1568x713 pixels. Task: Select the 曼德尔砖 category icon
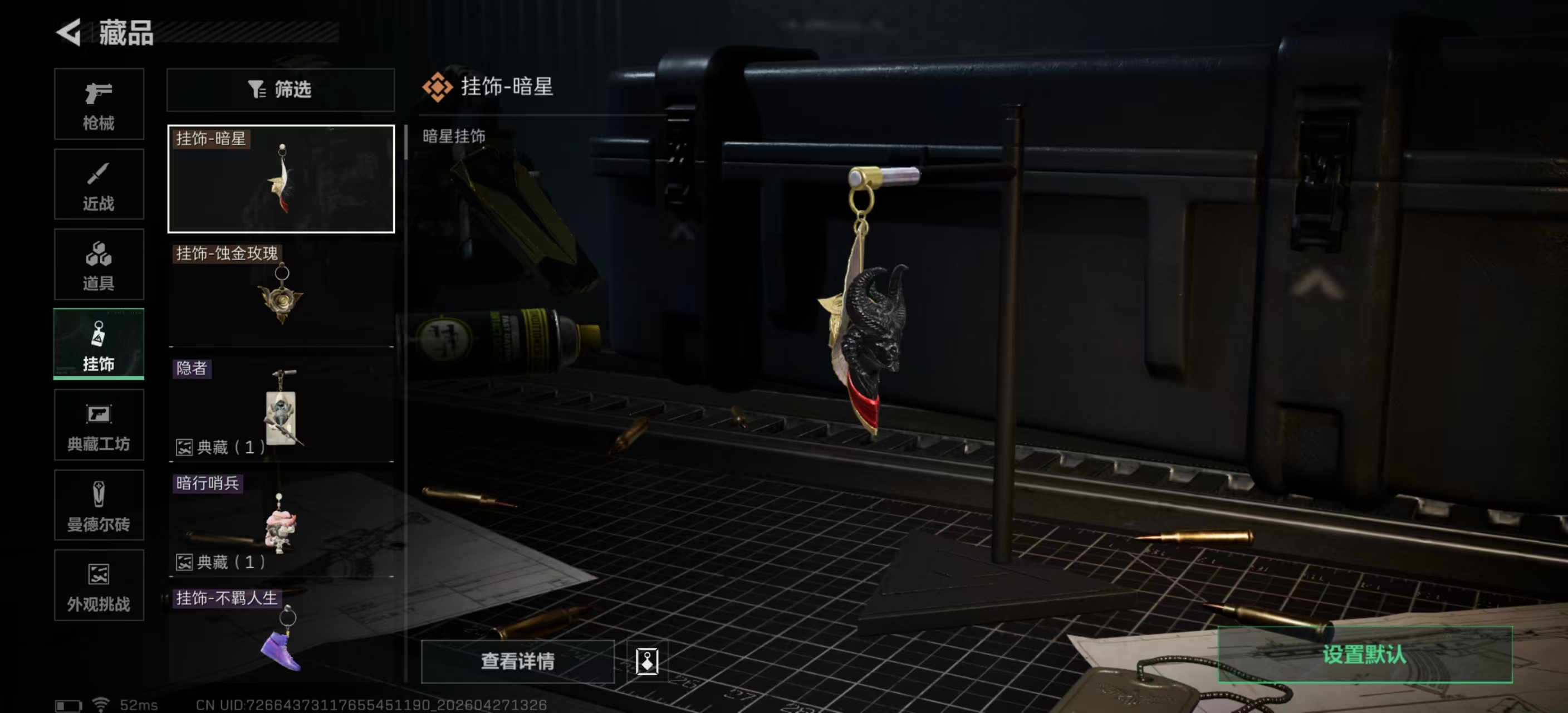(99, 505)
